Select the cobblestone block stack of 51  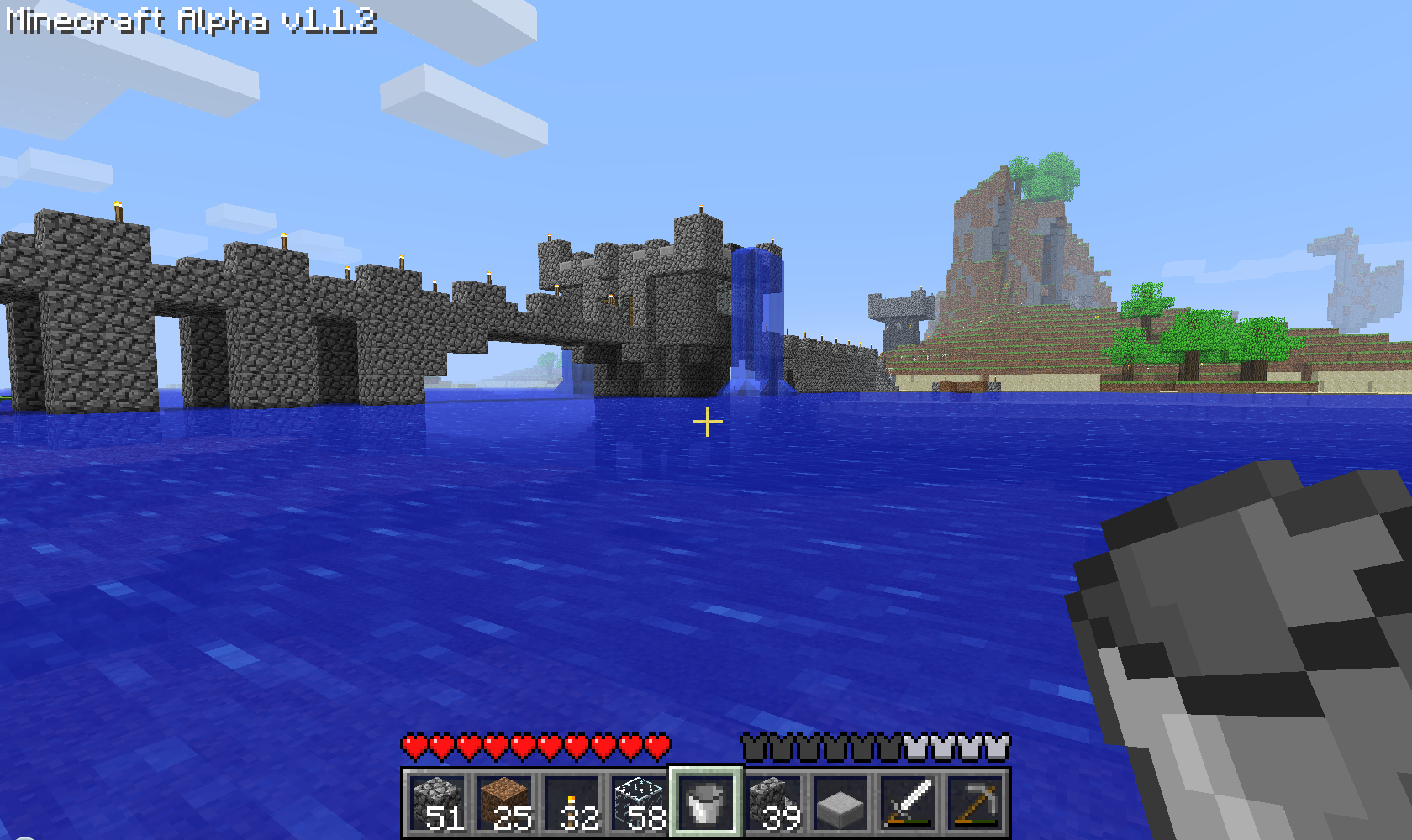pos(437,802)
